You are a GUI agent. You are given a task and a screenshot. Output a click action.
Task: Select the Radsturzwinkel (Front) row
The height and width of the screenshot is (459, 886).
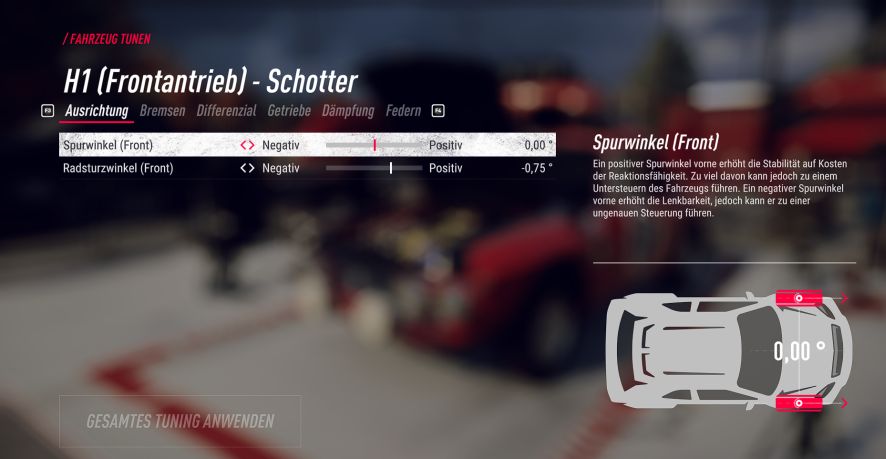(x=118, y=168)
